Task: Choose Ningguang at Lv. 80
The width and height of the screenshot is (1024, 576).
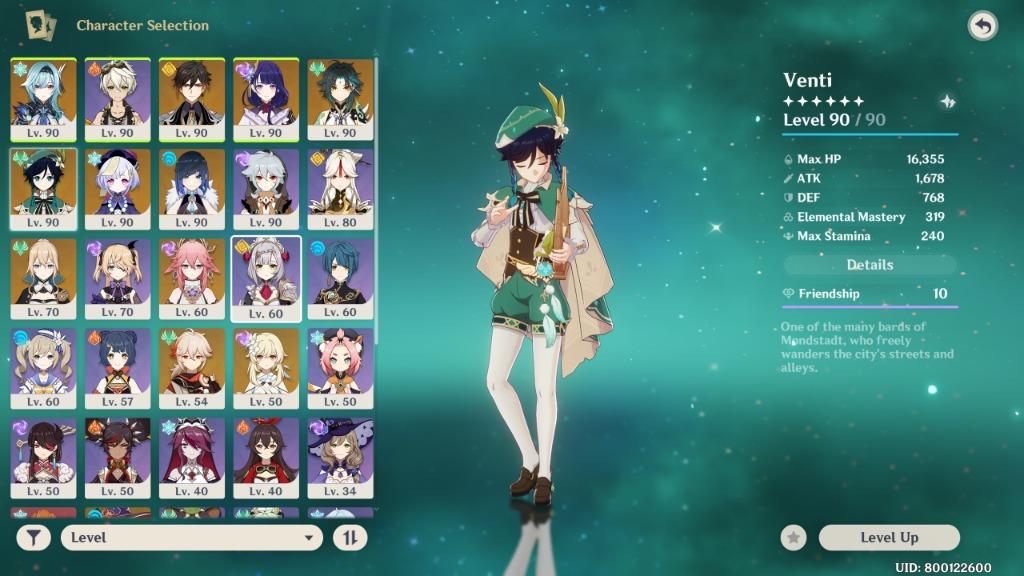Action: click(340, 188)
